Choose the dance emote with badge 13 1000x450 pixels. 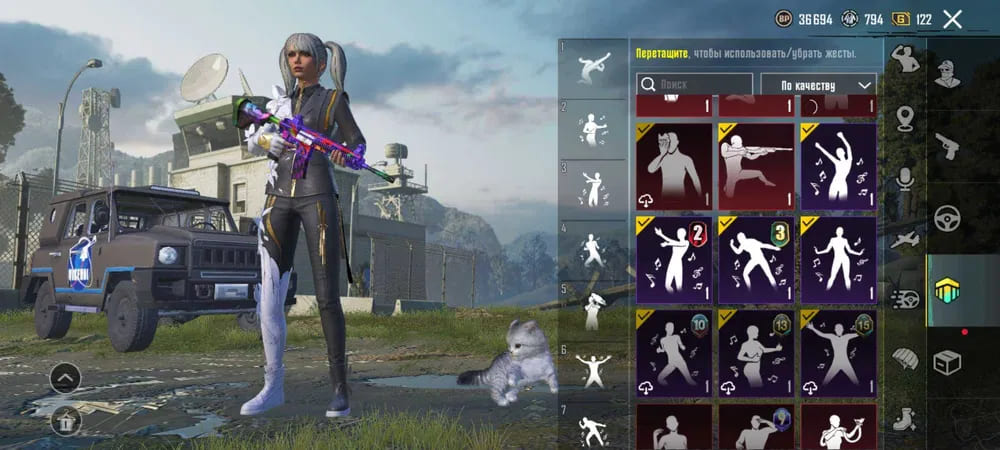coord(756,353)
